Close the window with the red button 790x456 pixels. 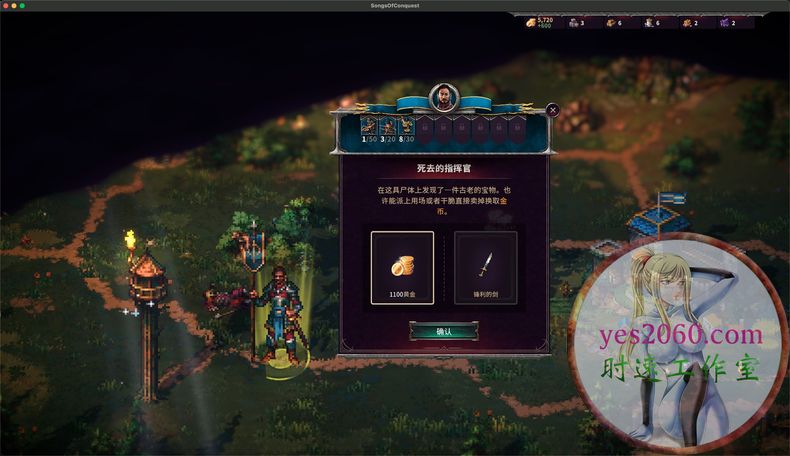6,5
